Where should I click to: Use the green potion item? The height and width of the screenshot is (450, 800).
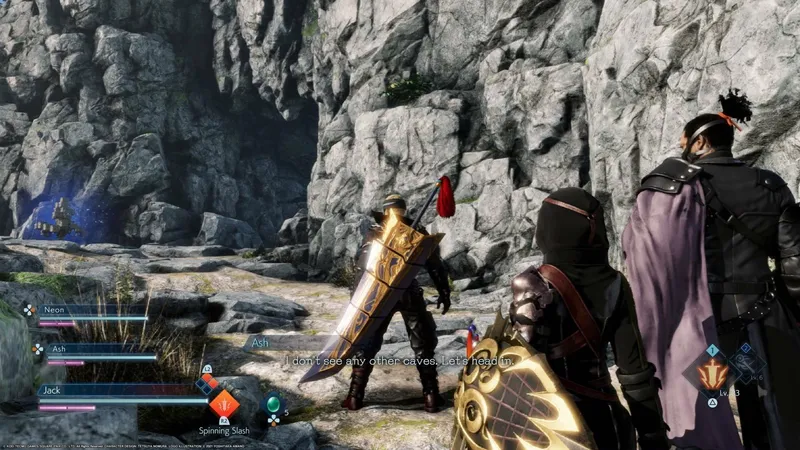272,404
